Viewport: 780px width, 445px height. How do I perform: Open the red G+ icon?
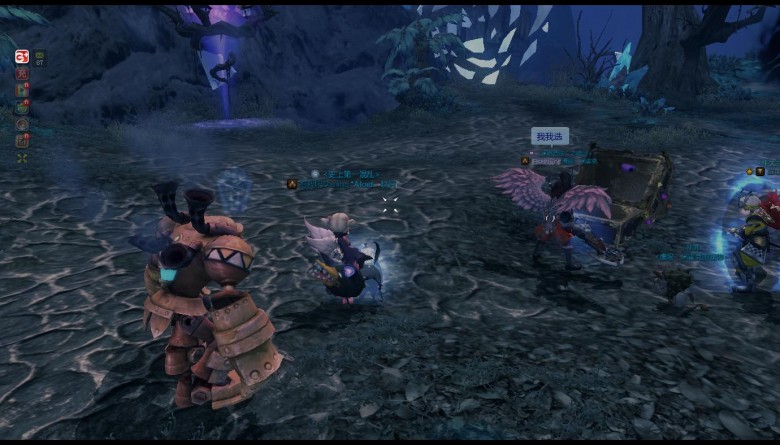22,56
